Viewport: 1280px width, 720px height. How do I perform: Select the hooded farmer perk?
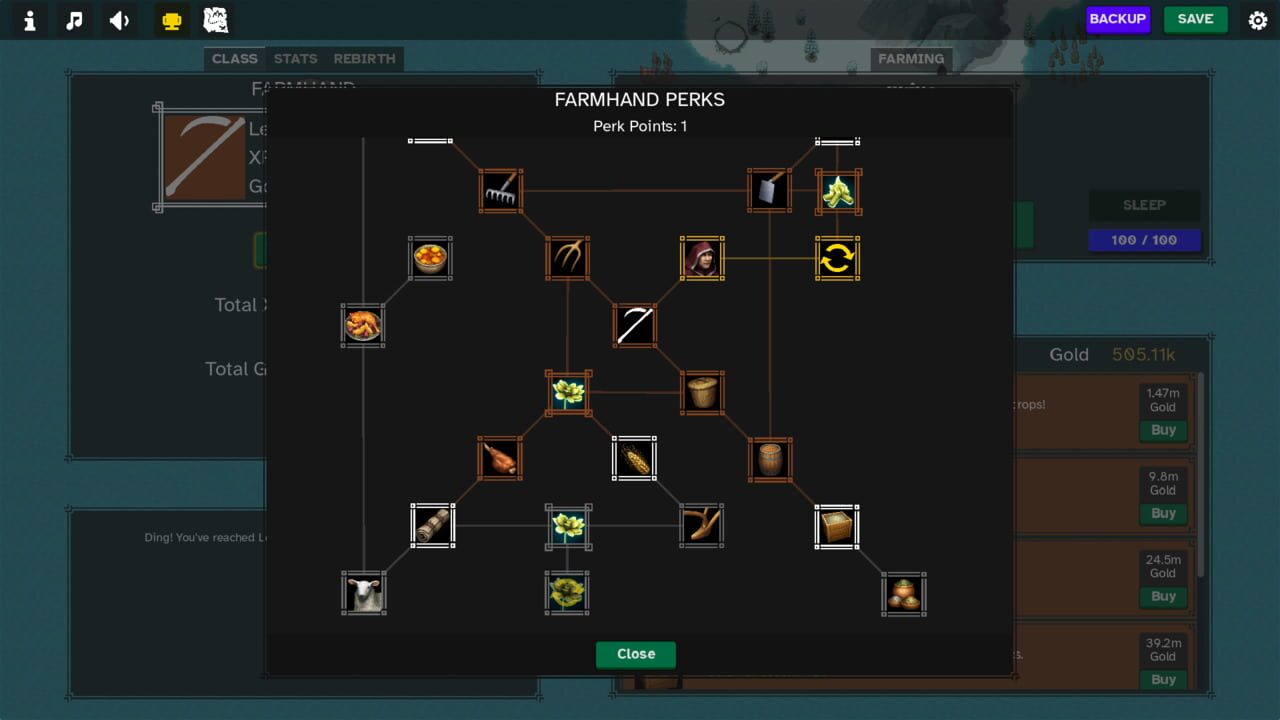(702, 258)
